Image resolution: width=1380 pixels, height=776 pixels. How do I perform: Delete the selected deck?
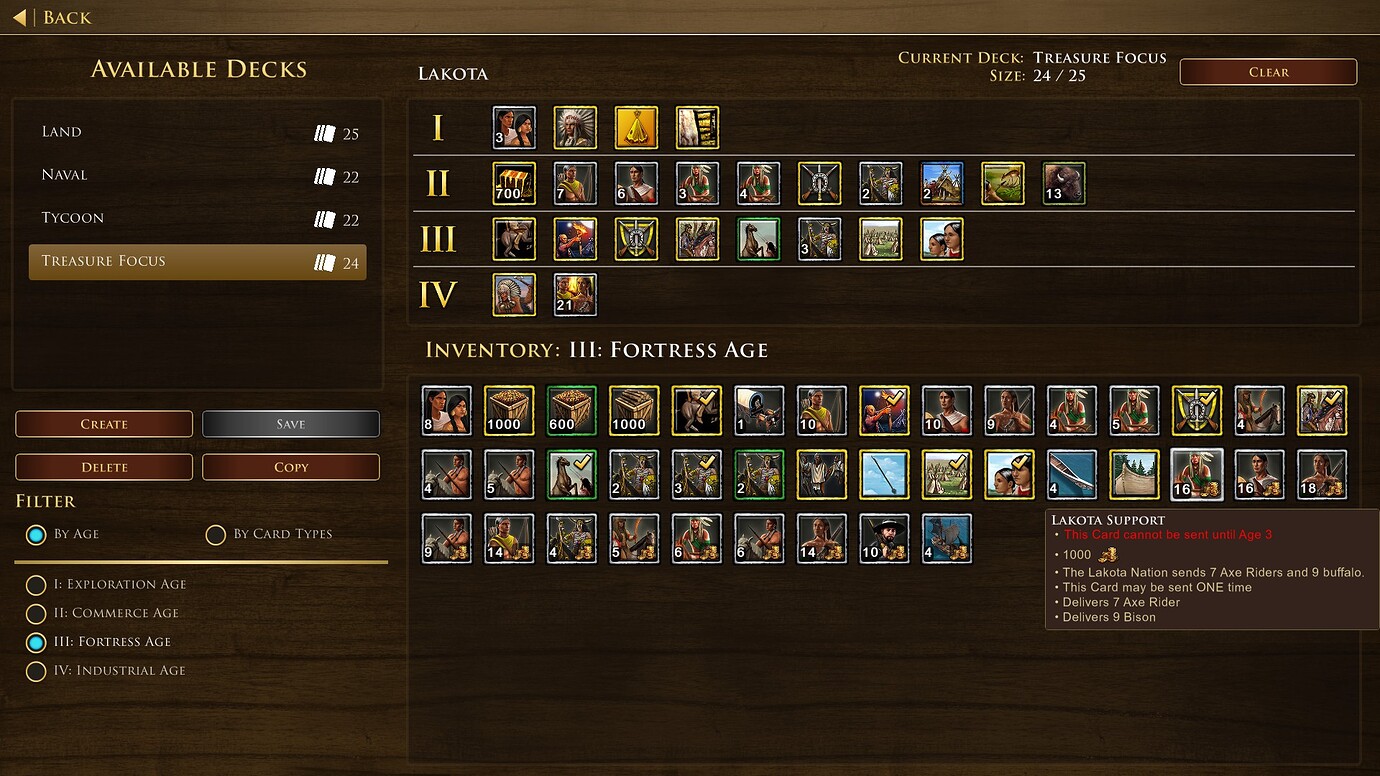[104, 467]
